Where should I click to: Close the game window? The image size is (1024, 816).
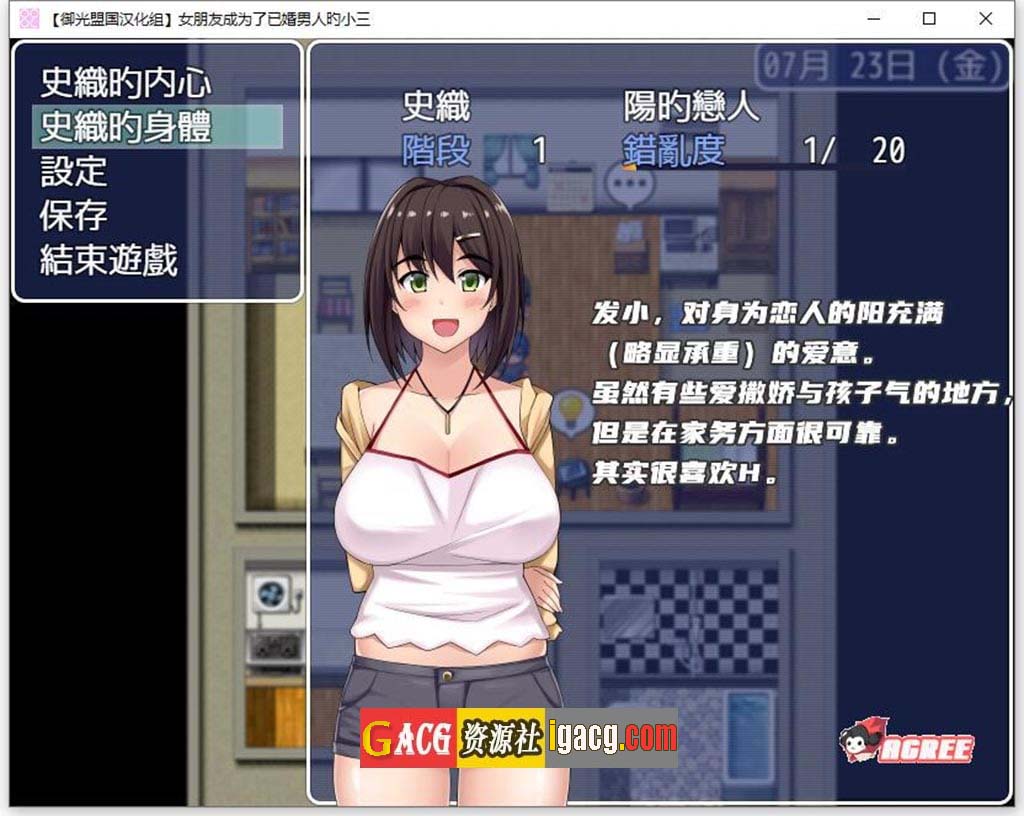pos(986,18)
